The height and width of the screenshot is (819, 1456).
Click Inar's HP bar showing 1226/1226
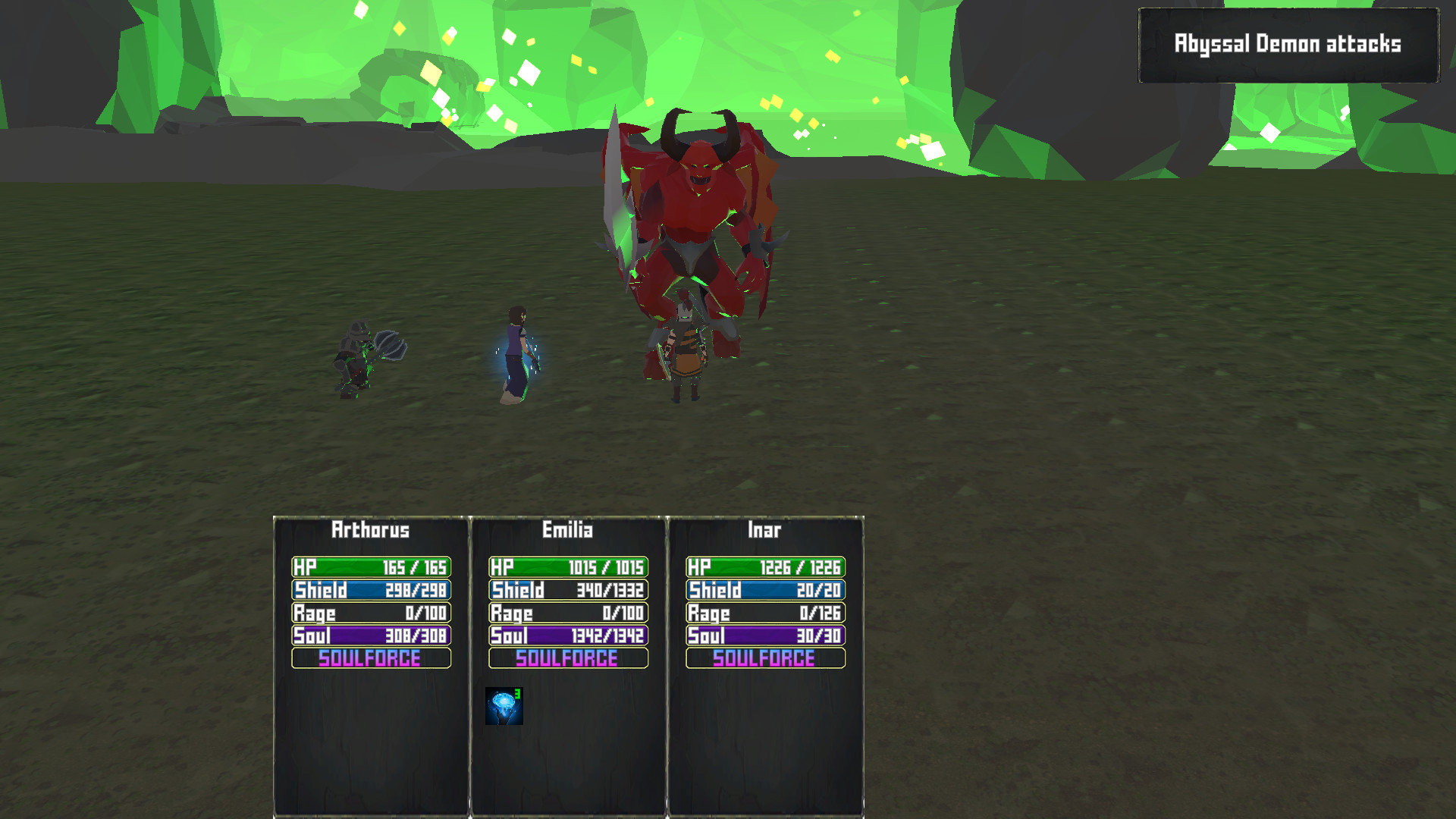pos(763,566)
